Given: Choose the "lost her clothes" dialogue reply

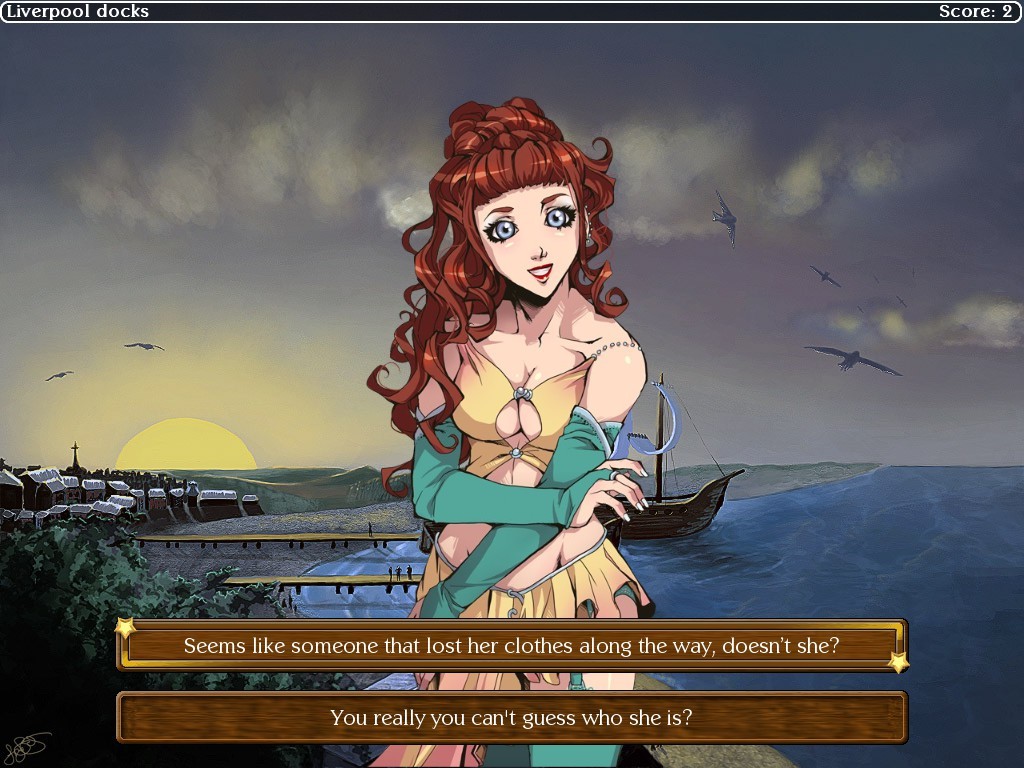Looking at the screenshot, I should (511, 646).
